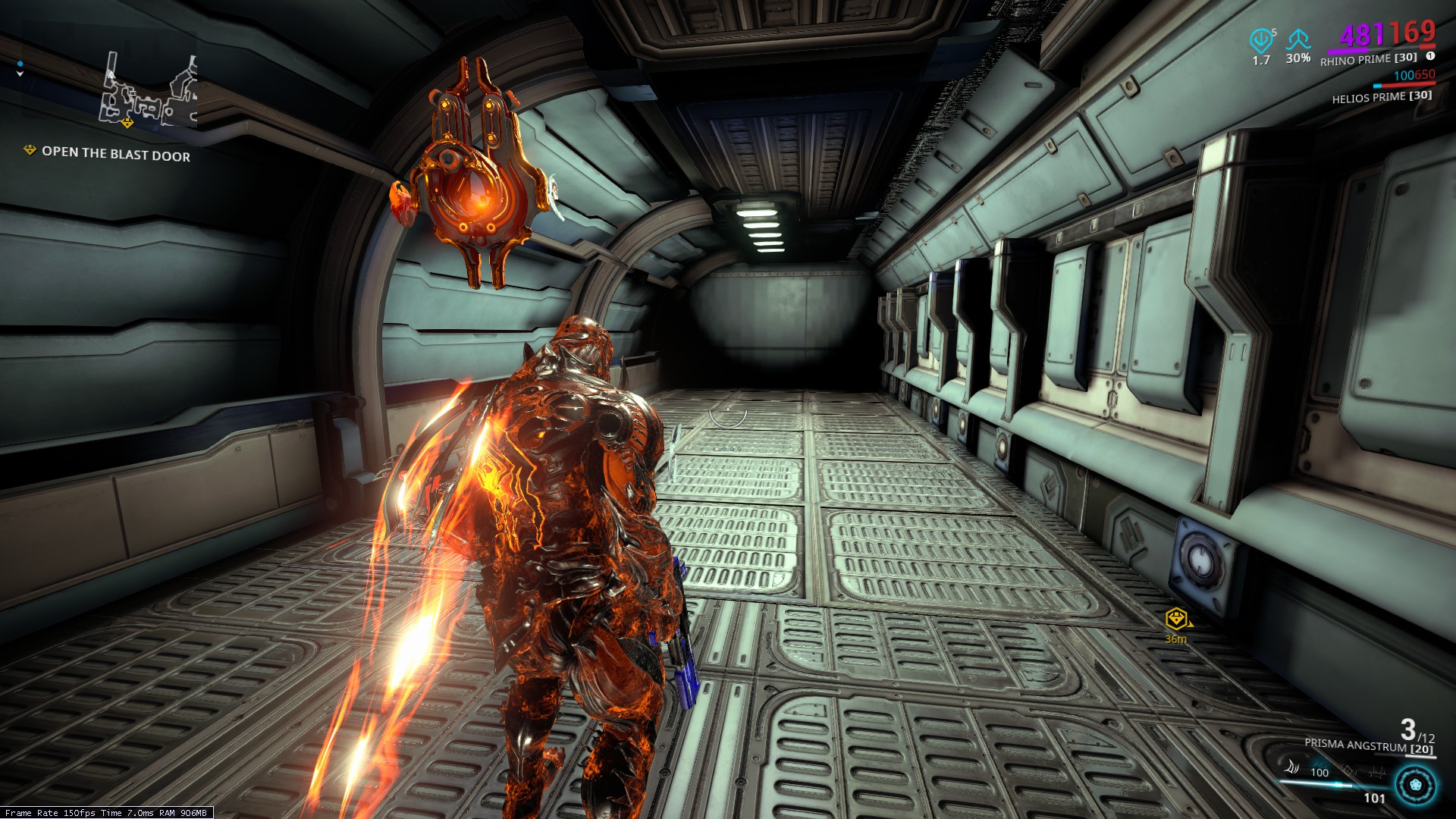Select the HELIOS PRIME [30] nameplate
1456x819 pixels.
pyautogui.click(x=1382, y=98)
